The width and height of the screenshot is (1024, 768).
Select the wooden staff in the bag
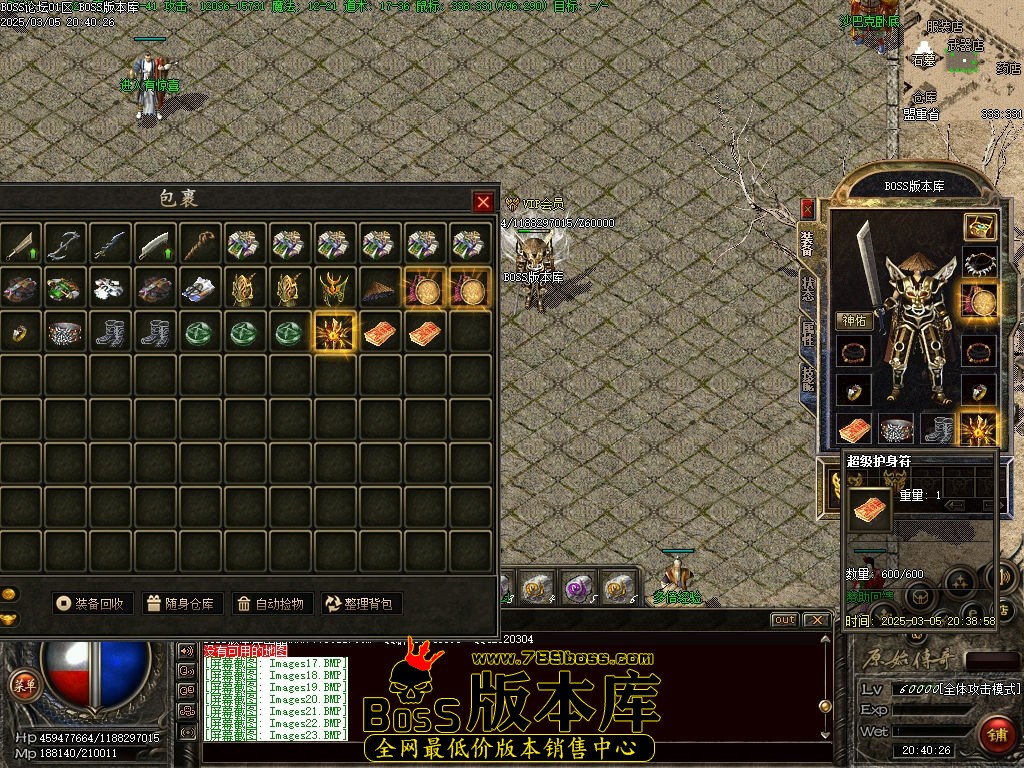pos(200,245)
